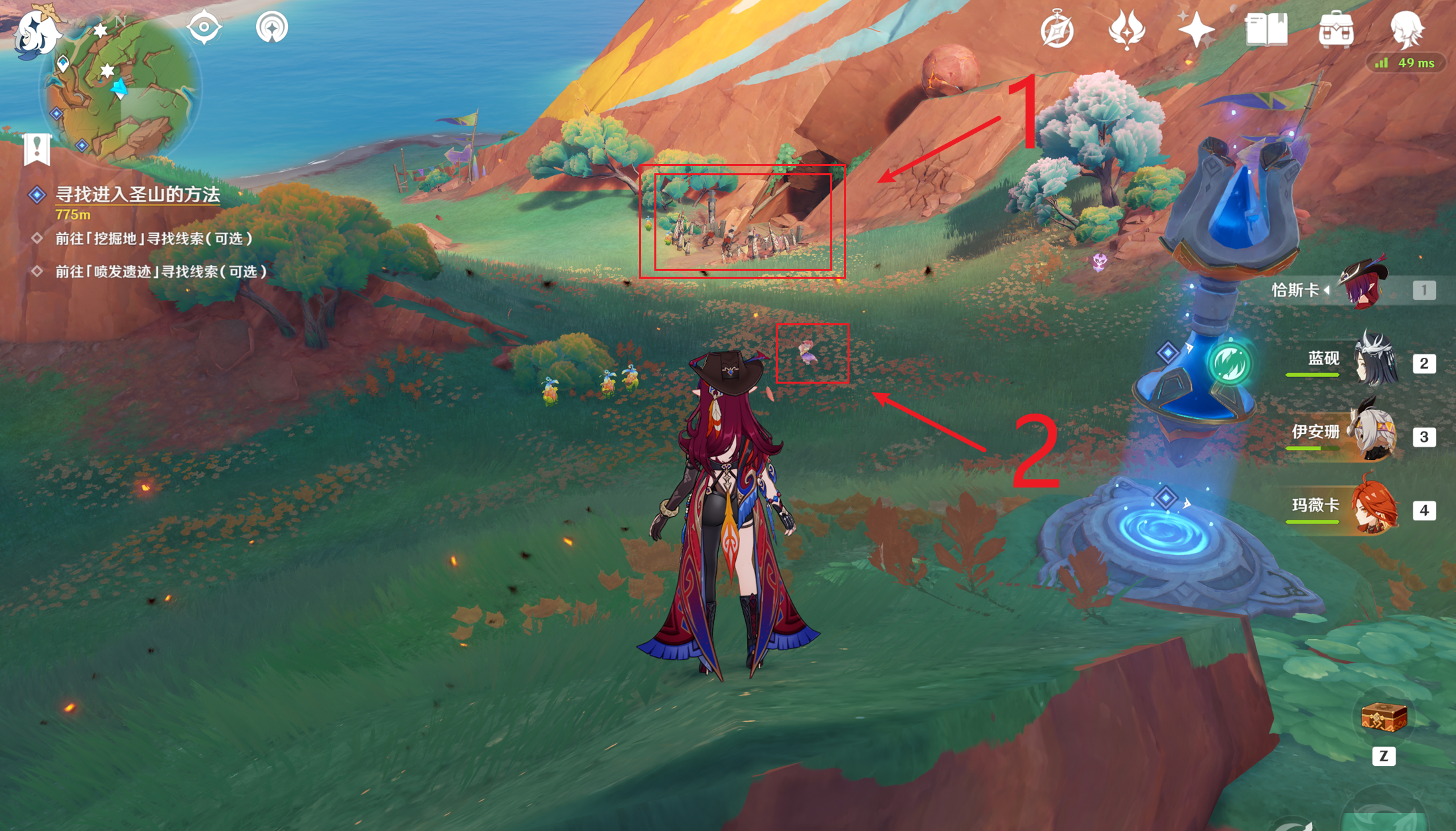Open the quest exclamation bookmark icon
This screenshot has height=831, width=1456.
coord(37,149)
